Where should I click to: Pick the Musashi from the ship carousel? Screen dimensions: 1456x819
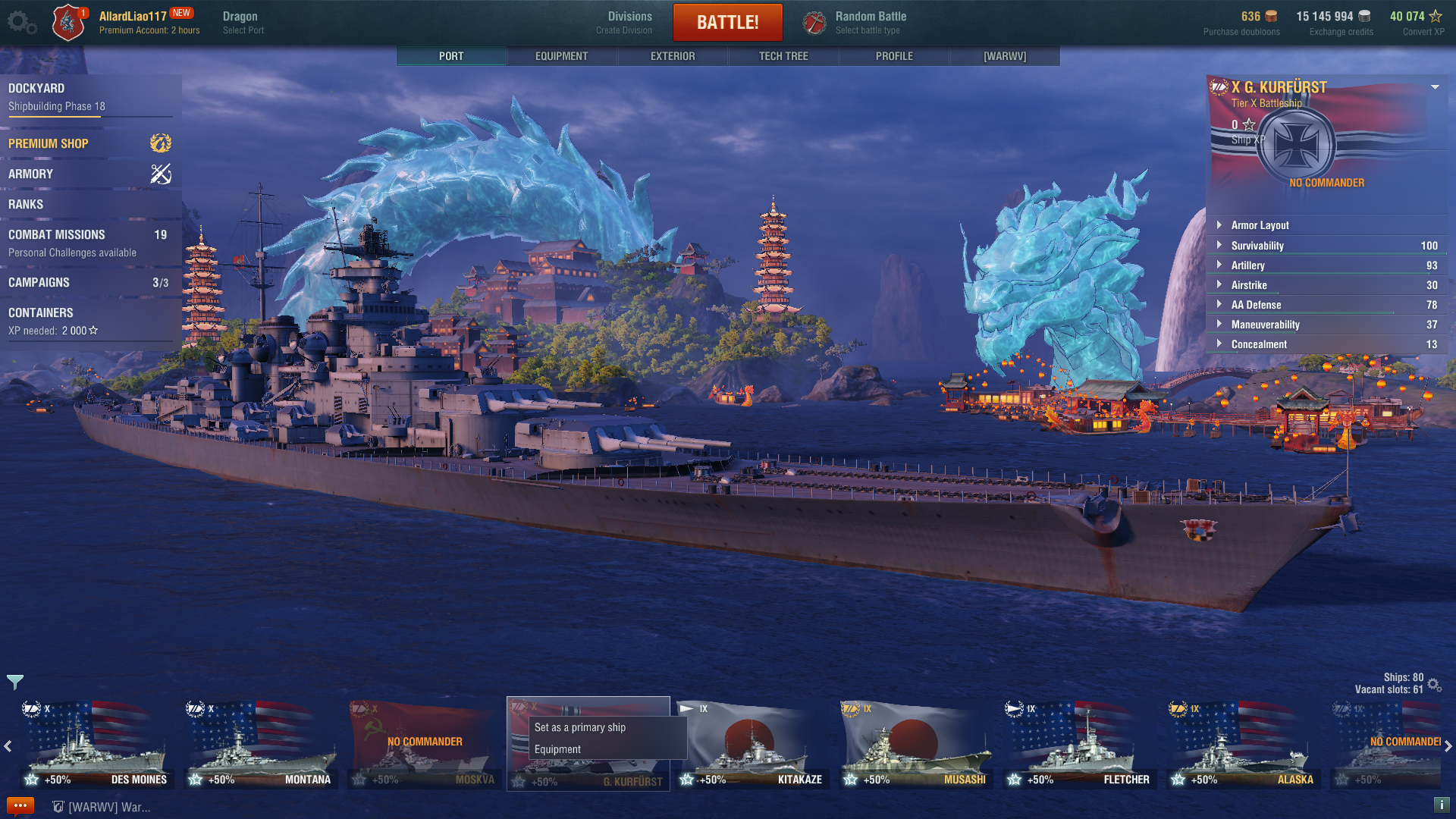(x=915, y=745)
